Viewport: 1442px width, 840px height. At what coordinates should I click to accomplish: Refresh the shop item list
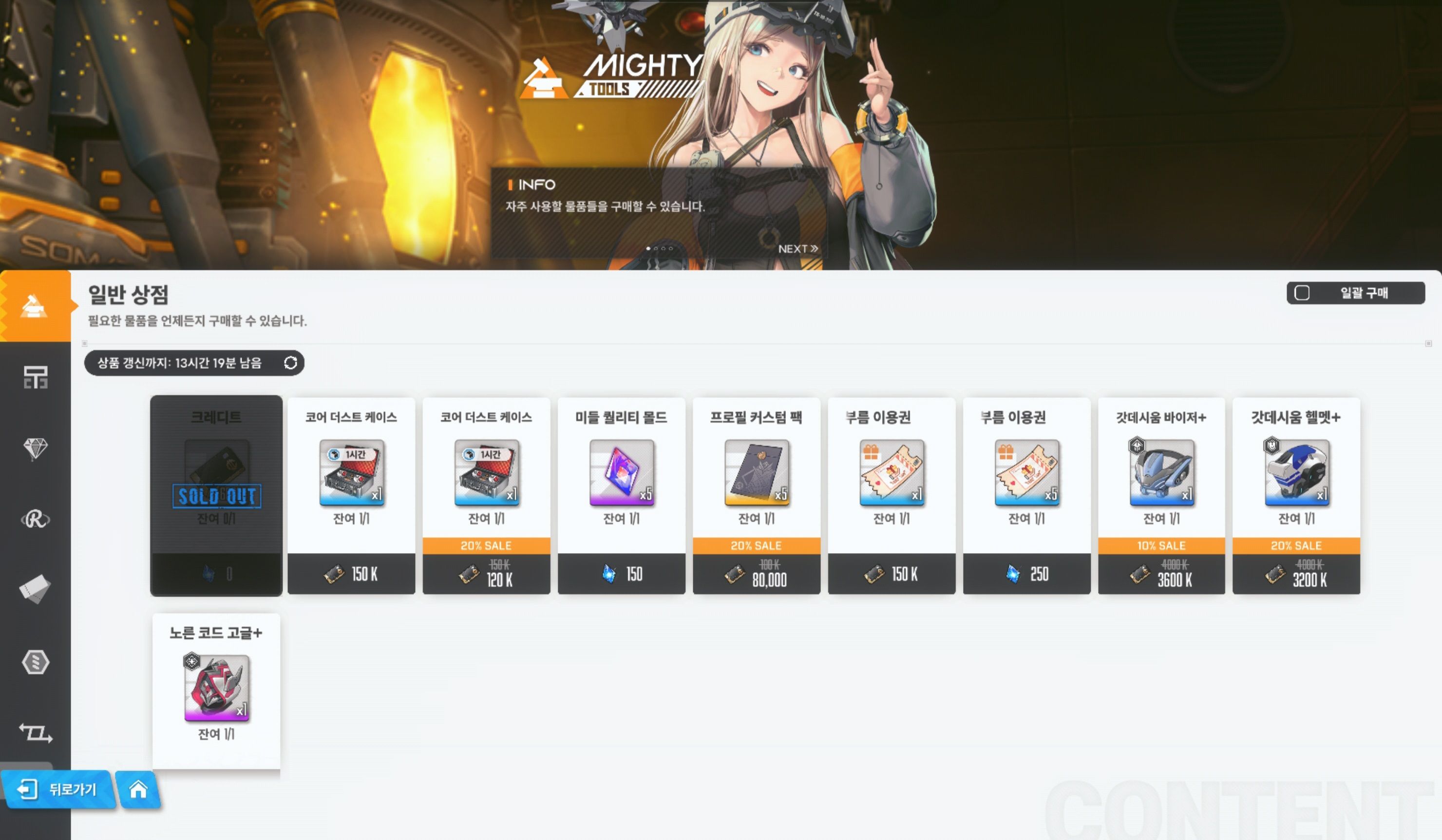point(290,363)
